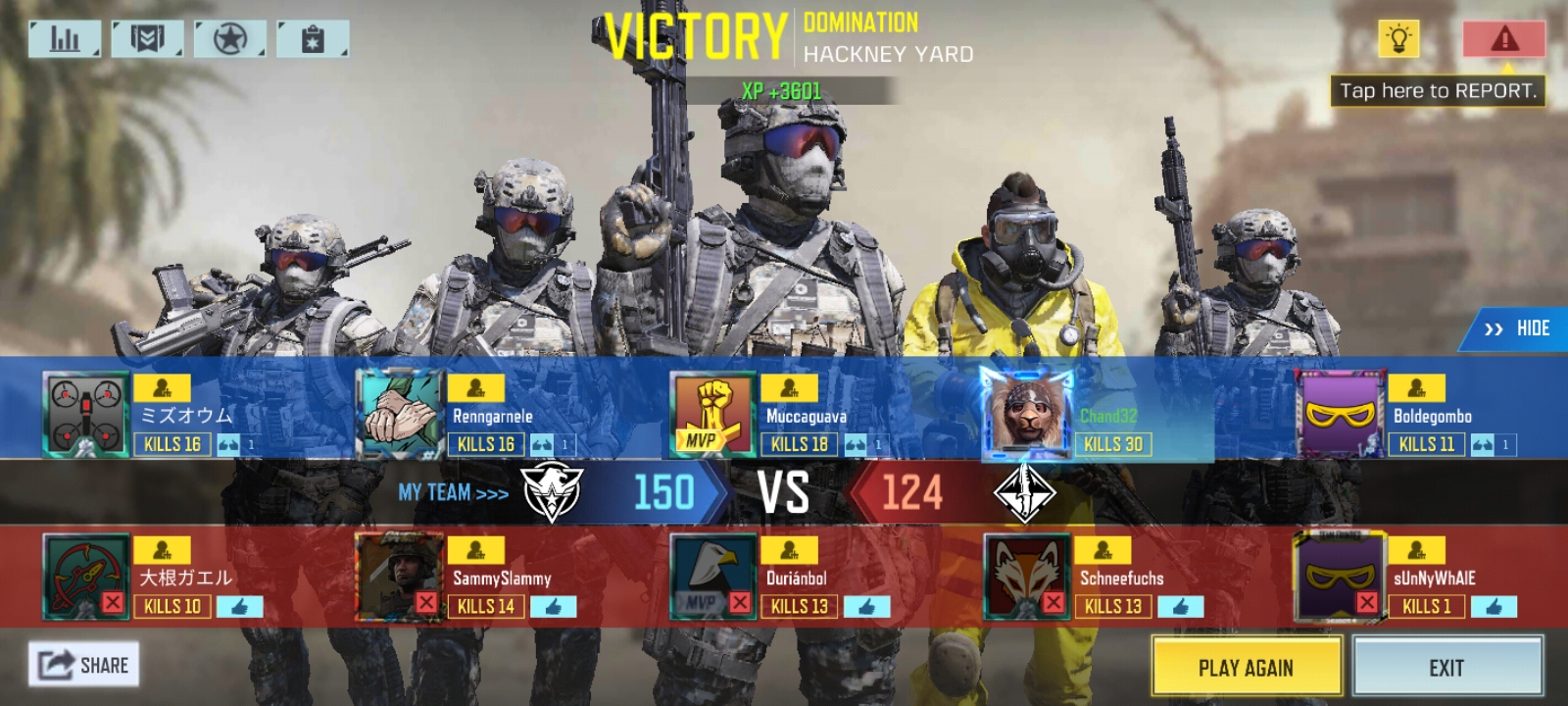
Task: Open the clipboard tasks icon
Action: (x=313, y=39)
